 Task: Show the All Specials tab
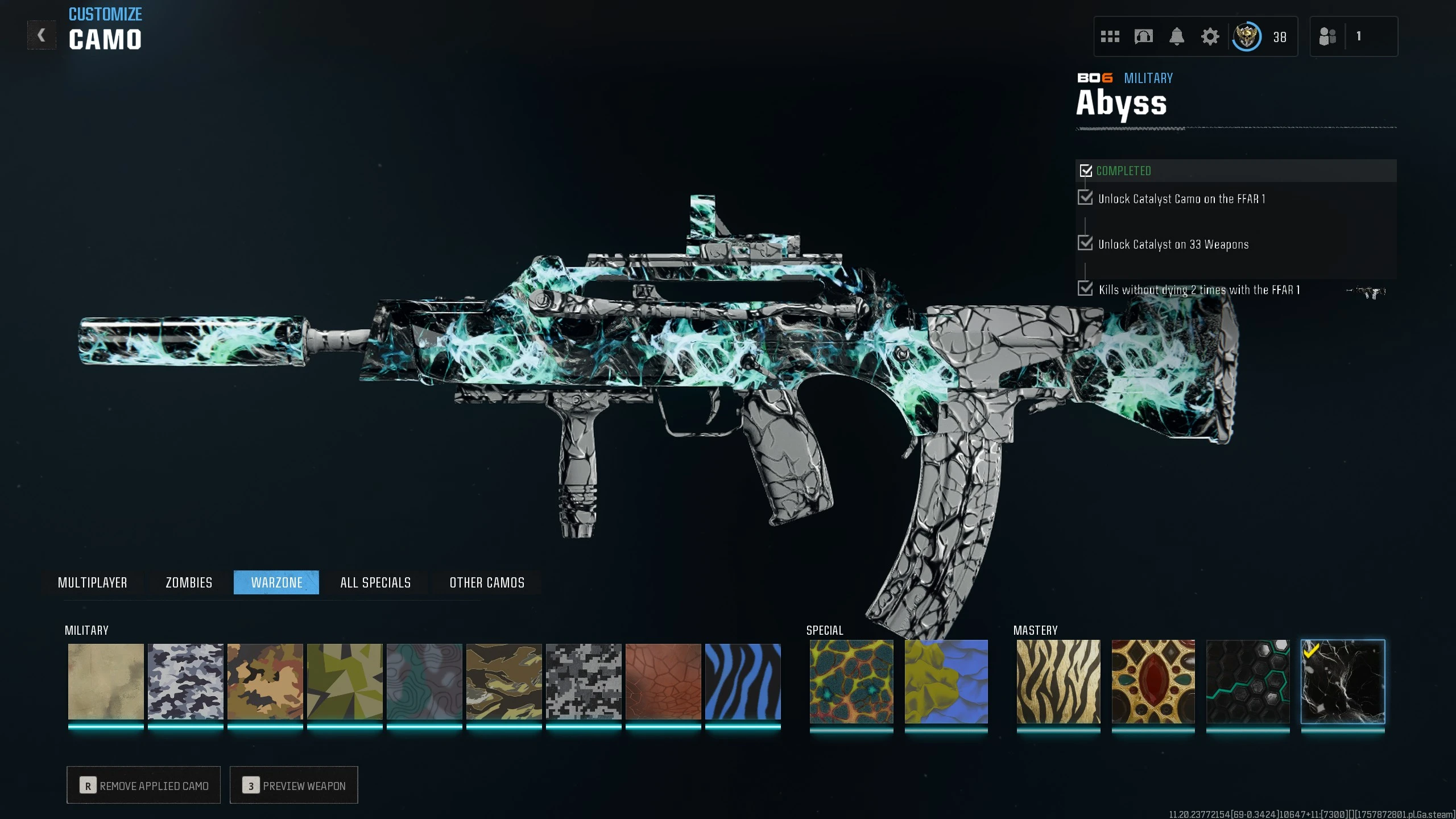tap(375, 582)
